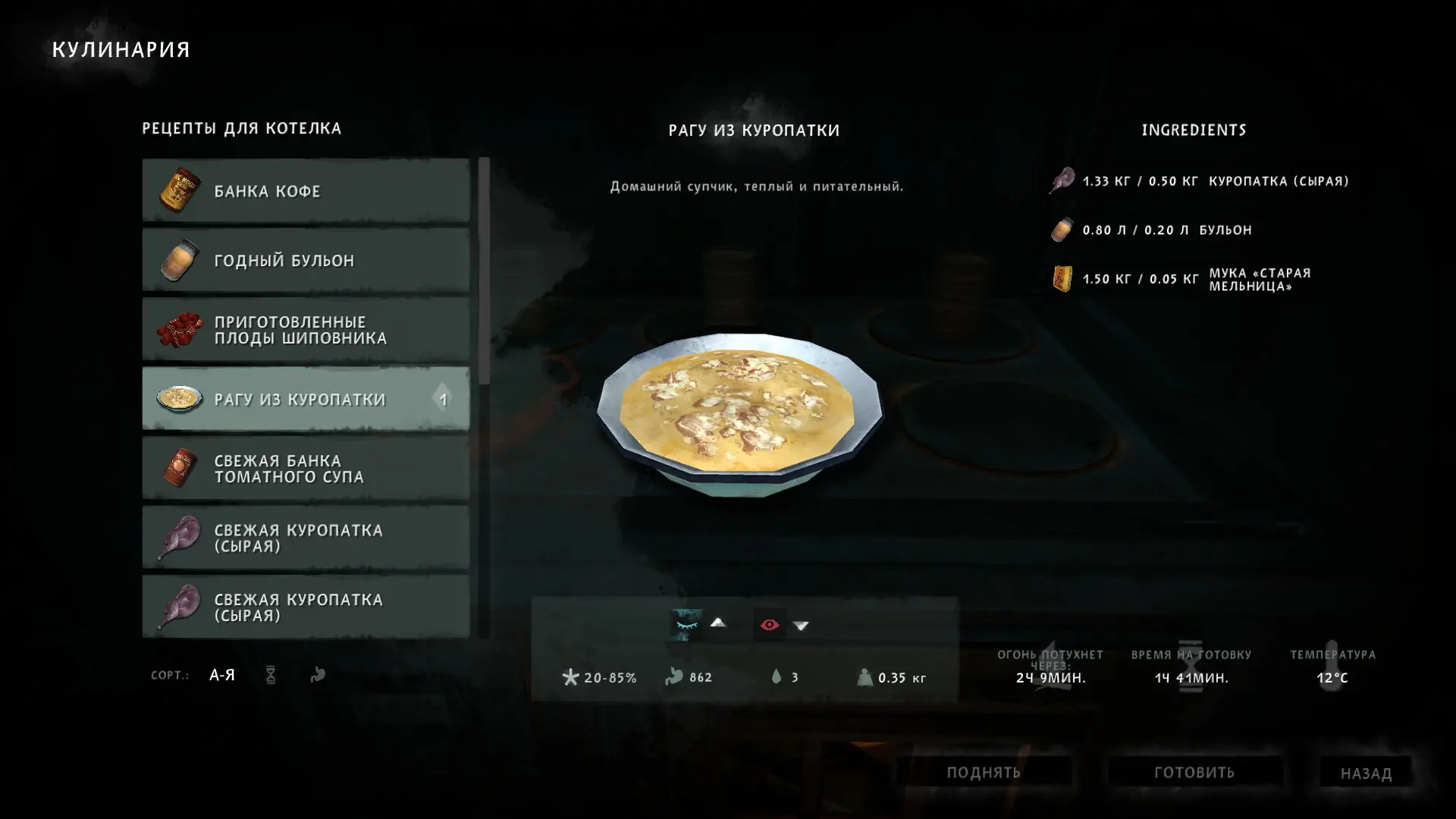Pick the Рагу из куропатки recipe
This screenshot has height=819, width=1456.
[x=306, y=399]
